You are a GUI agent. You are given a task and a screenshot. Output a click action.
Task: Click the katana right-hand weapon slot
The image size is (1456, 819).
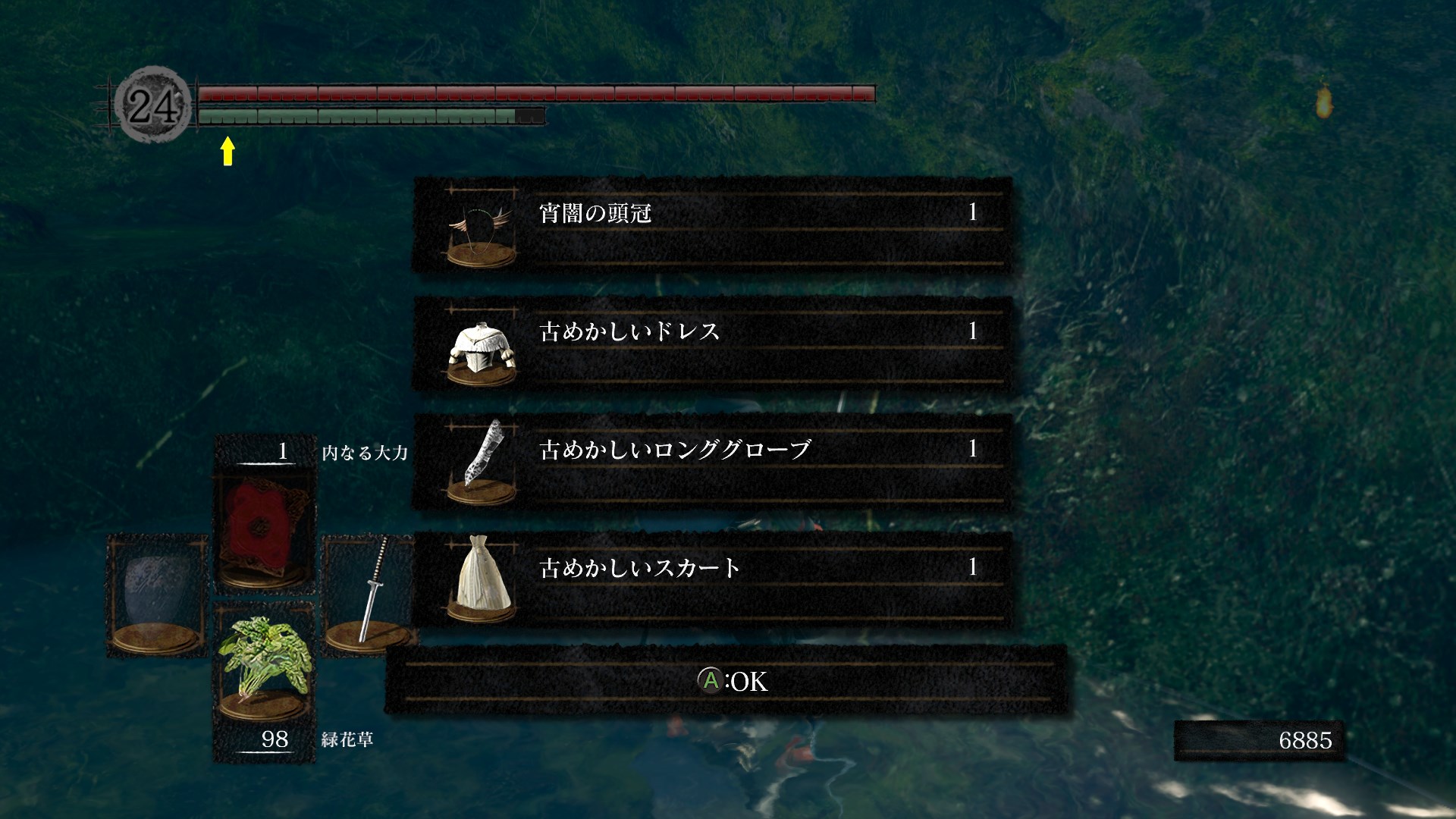[368, 591]
